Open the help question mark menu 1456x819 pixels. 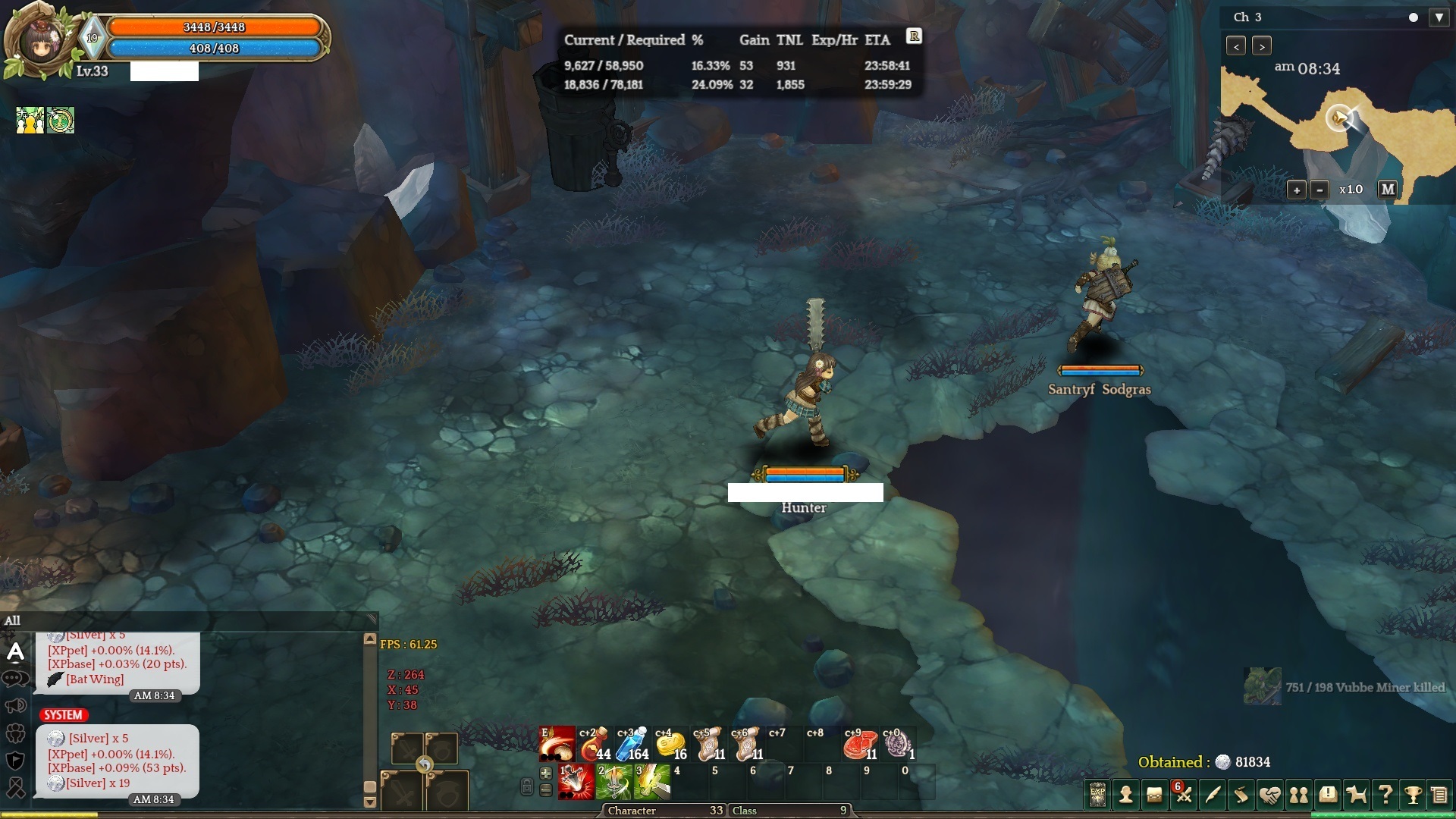[1385, 795]
